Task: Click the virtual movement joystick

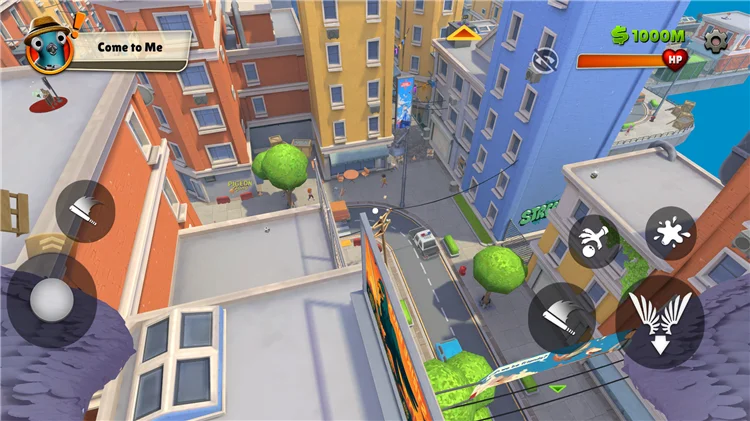Action: pos(52,299)
